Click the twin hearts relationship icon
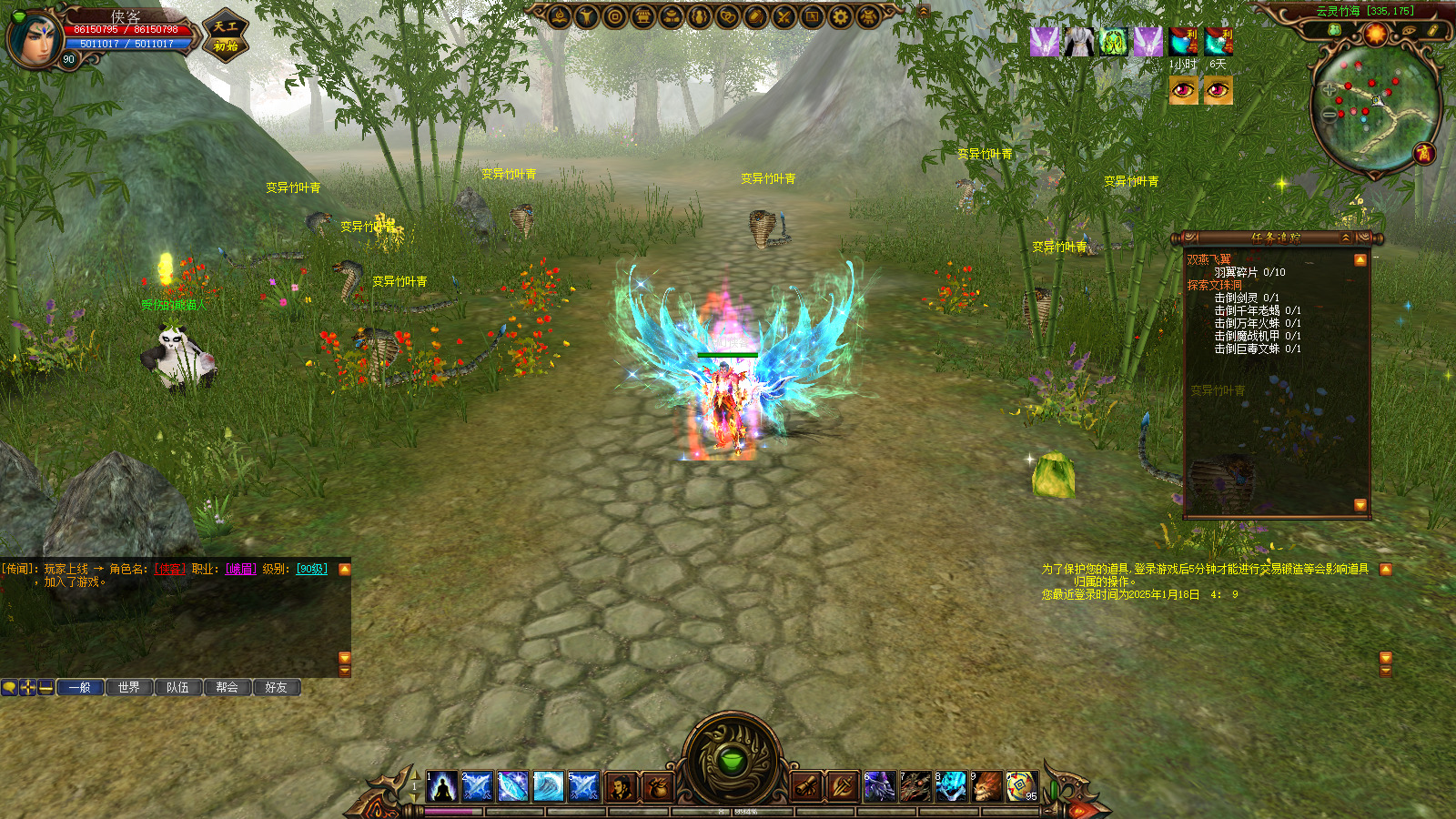 pos(728,16)
